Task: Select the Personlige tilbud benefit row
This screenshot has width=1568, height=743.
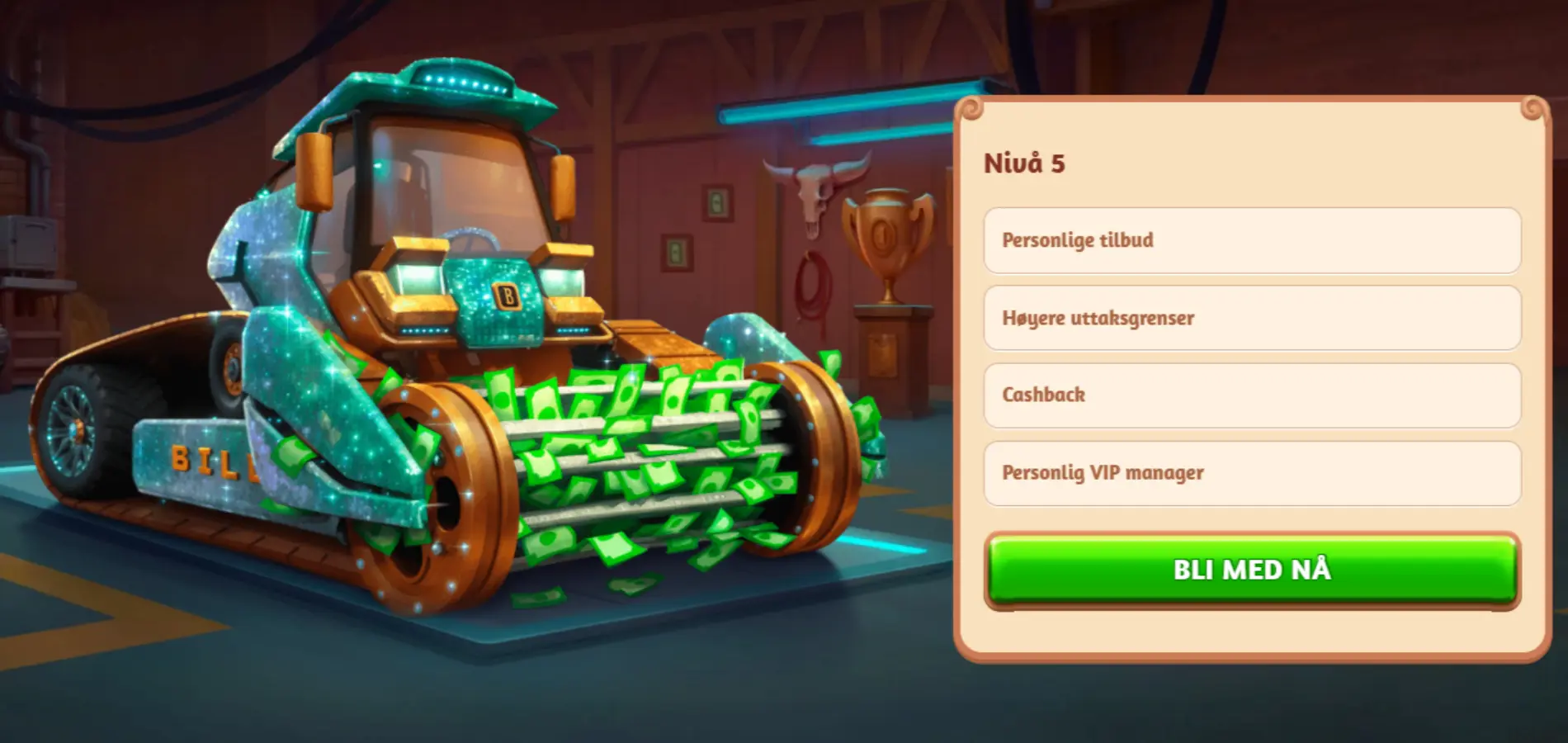Action: tap(1250, 241)
